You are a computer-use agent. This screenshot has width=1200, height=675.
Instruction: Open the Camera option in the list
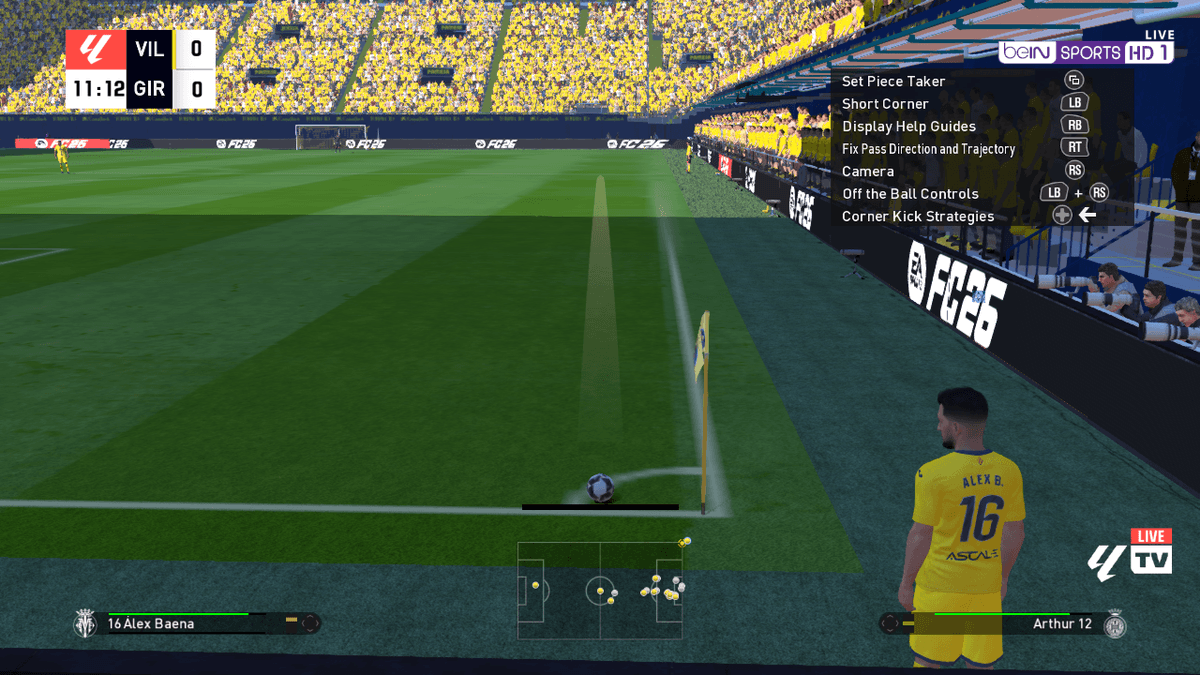coord(868,171)
